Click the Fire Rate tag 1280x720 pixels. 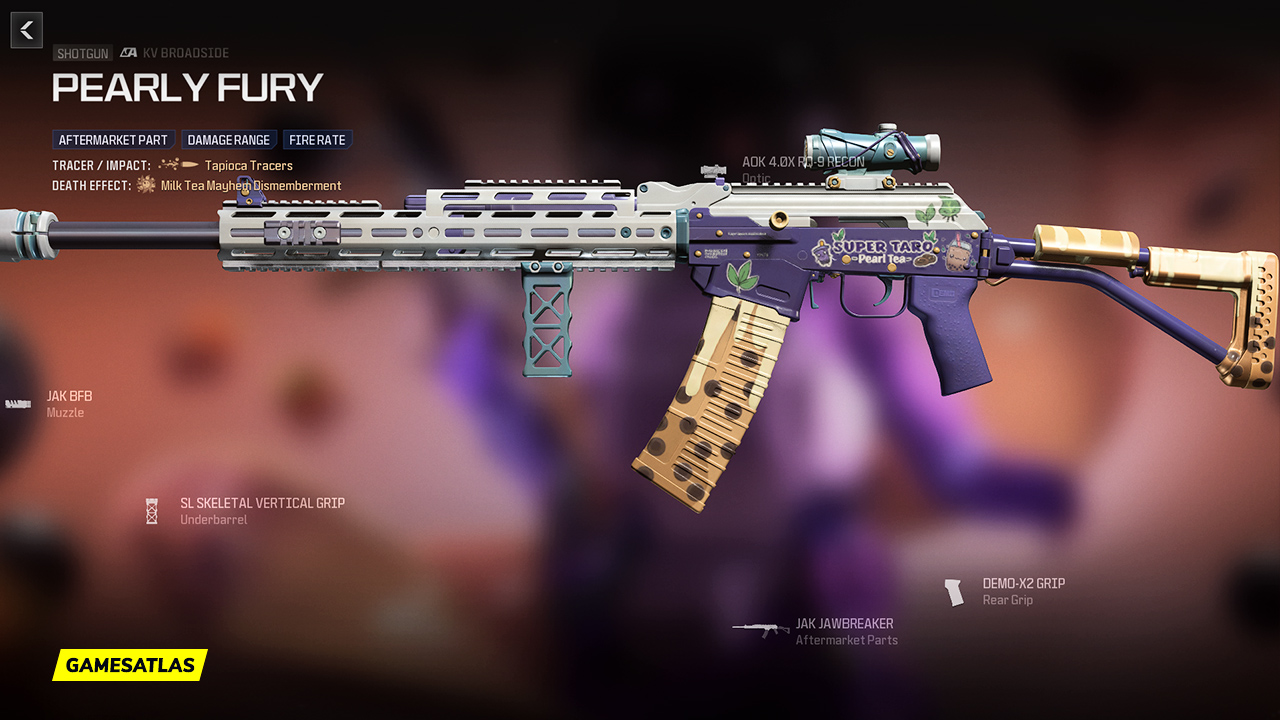pyautogui.click(x=317, y=140)
